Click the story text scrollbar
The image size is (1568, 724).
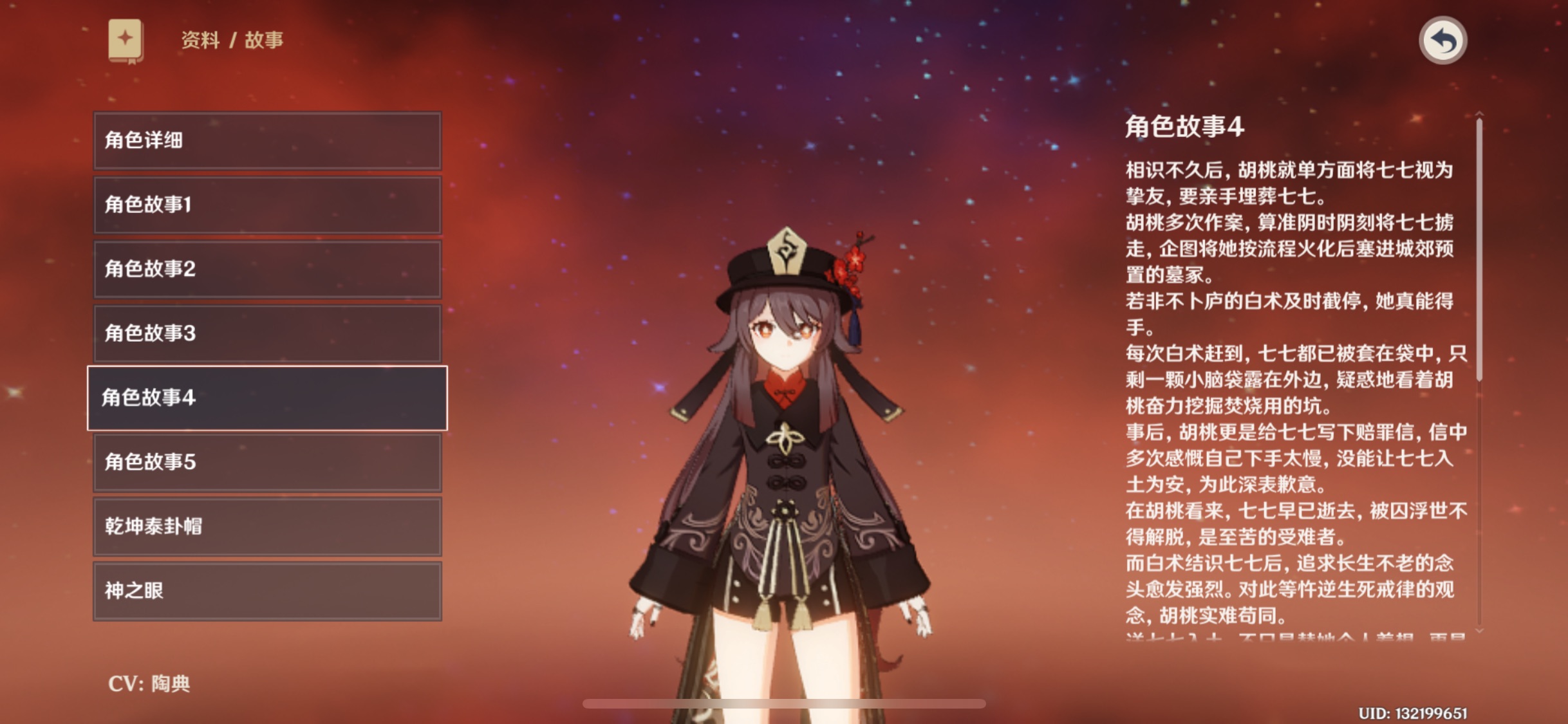[1479, 251]
